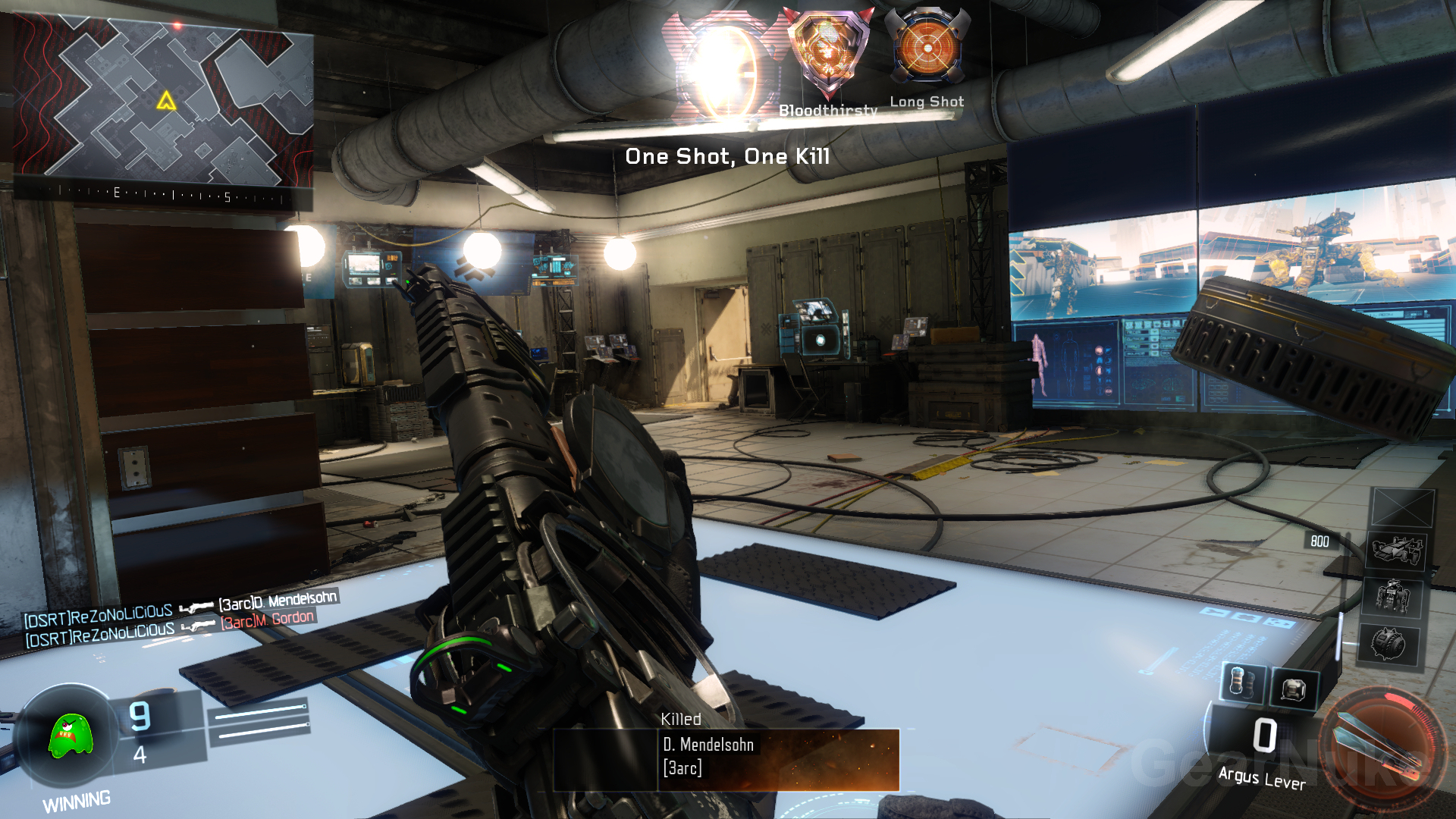
Task: Activate the spiked ball R.A.P.S. scorestreak
Action: click(x=1388, y=645)
